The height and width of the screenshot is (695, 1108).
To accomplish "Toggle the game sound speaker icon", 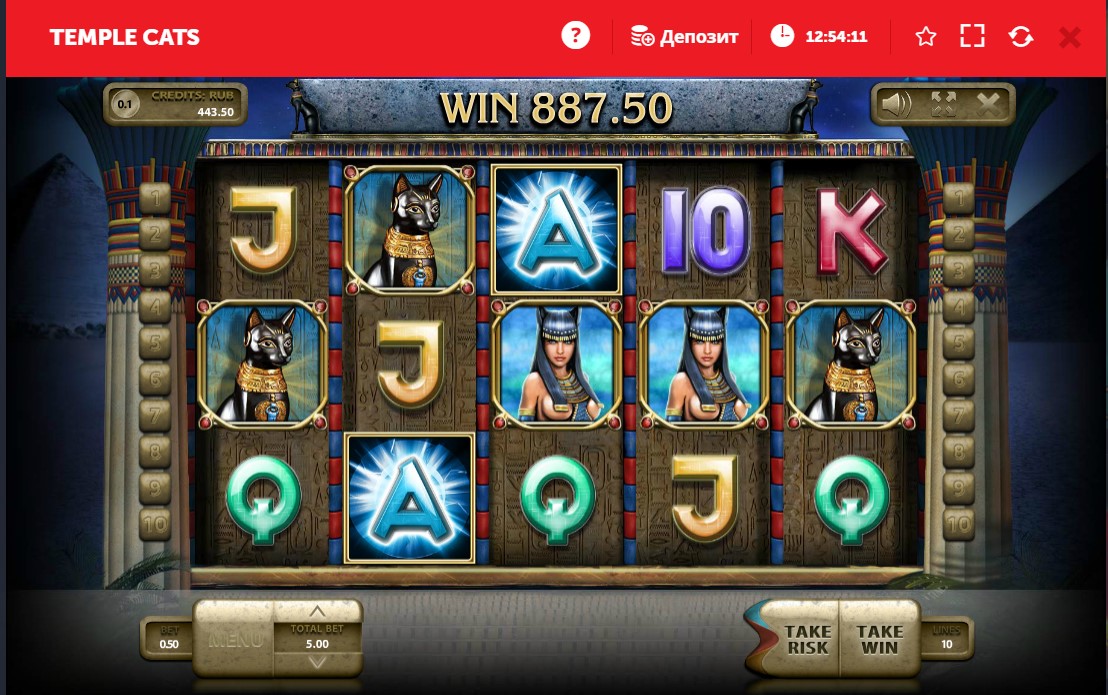I will (x=896, y=104).
